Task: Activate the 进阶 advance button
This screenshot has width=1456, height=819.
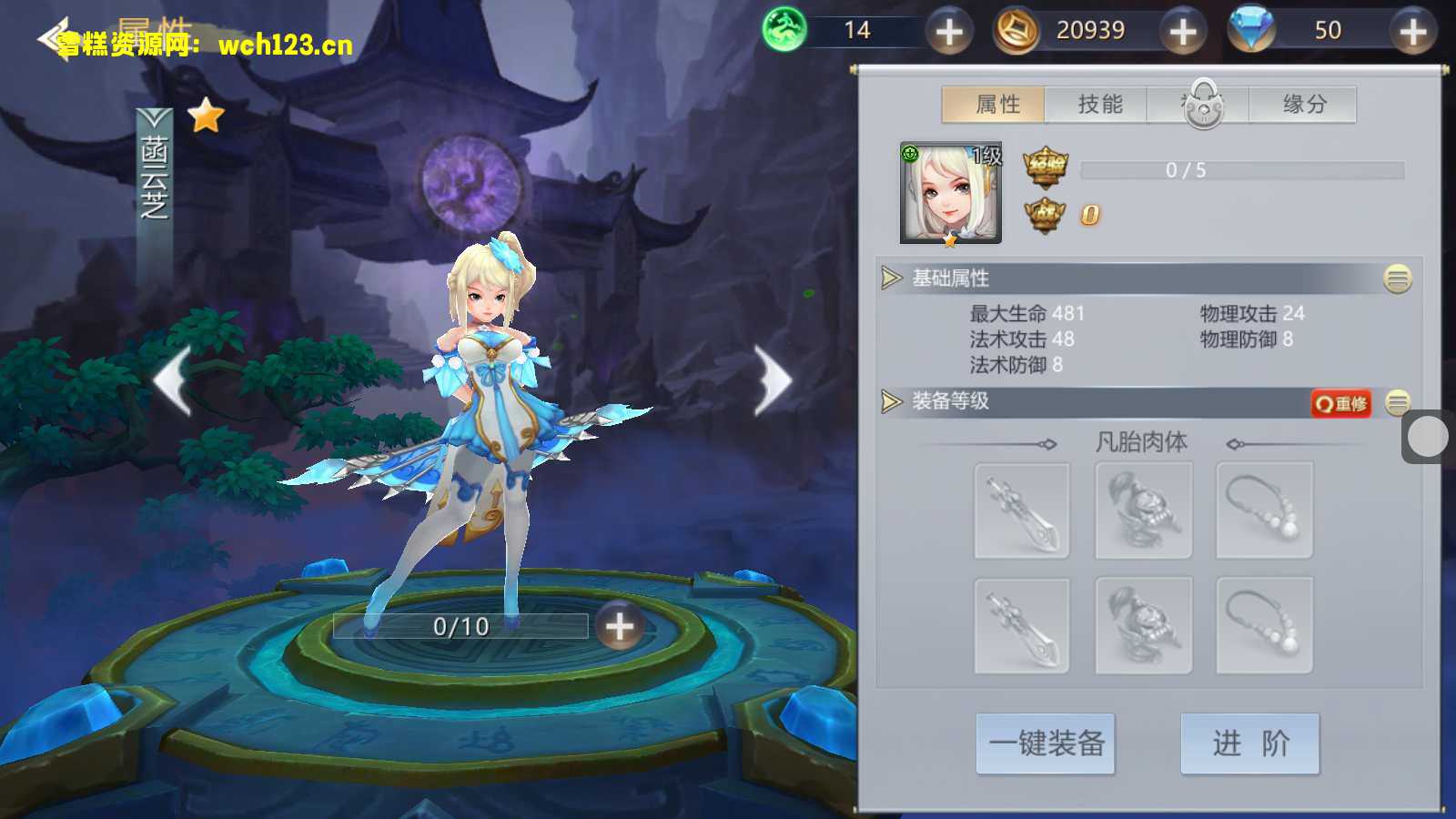Action: tap(1249, 743)
